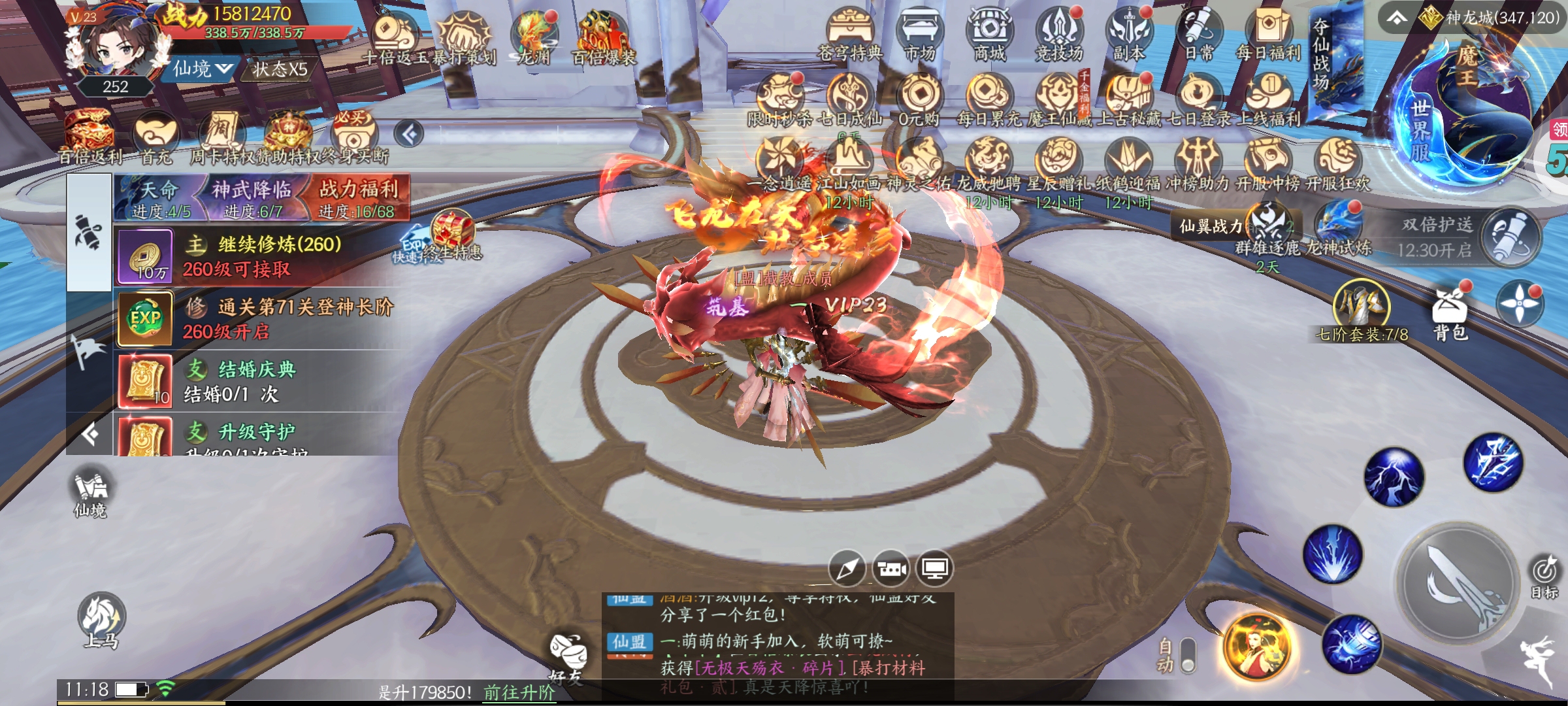Open the 仙境 dropdown near the avatar

tap(203, 69)
